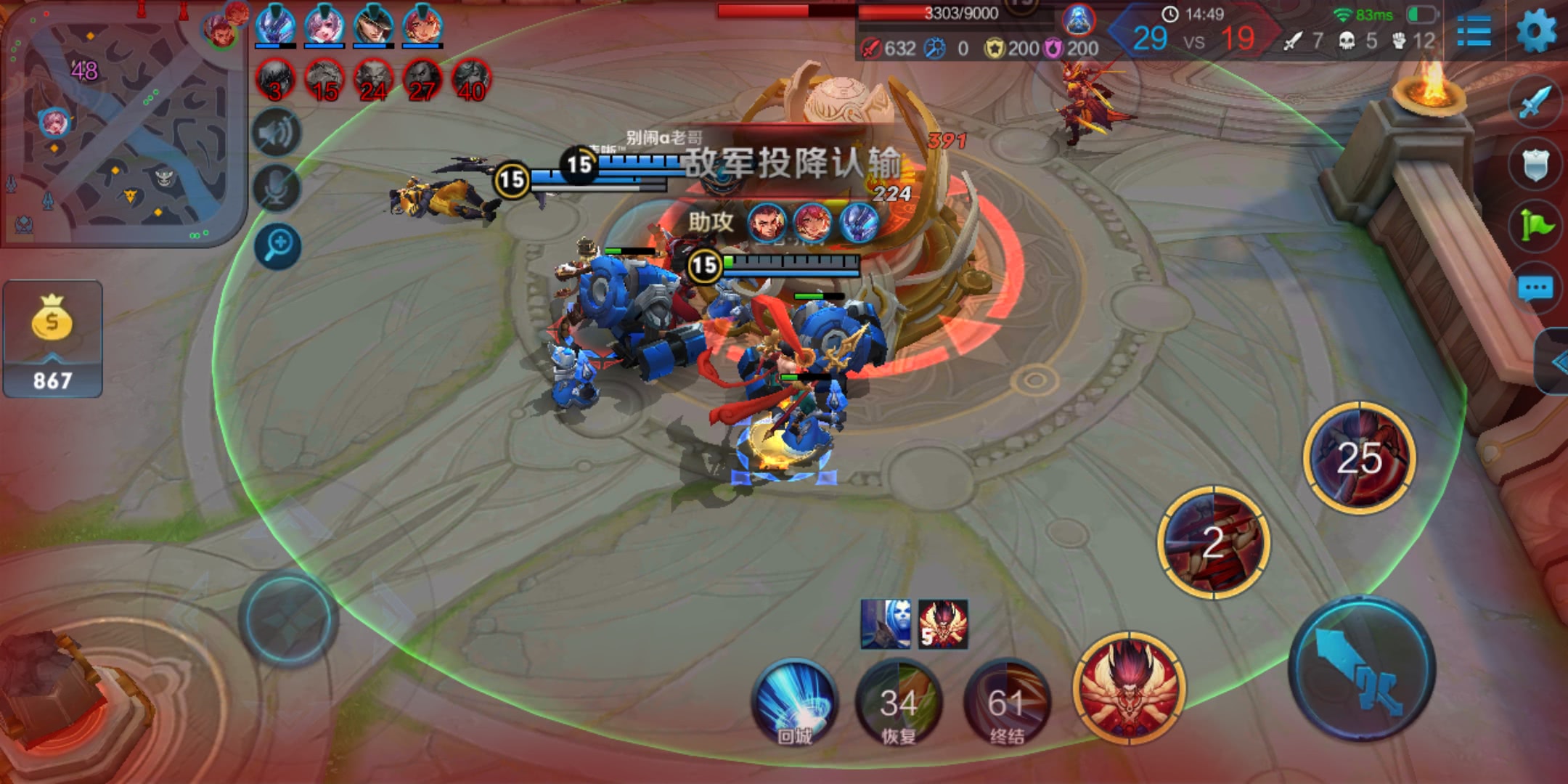Open the settings gear menu
This screenshot has width=1568, height=784.
(1536, 31)
